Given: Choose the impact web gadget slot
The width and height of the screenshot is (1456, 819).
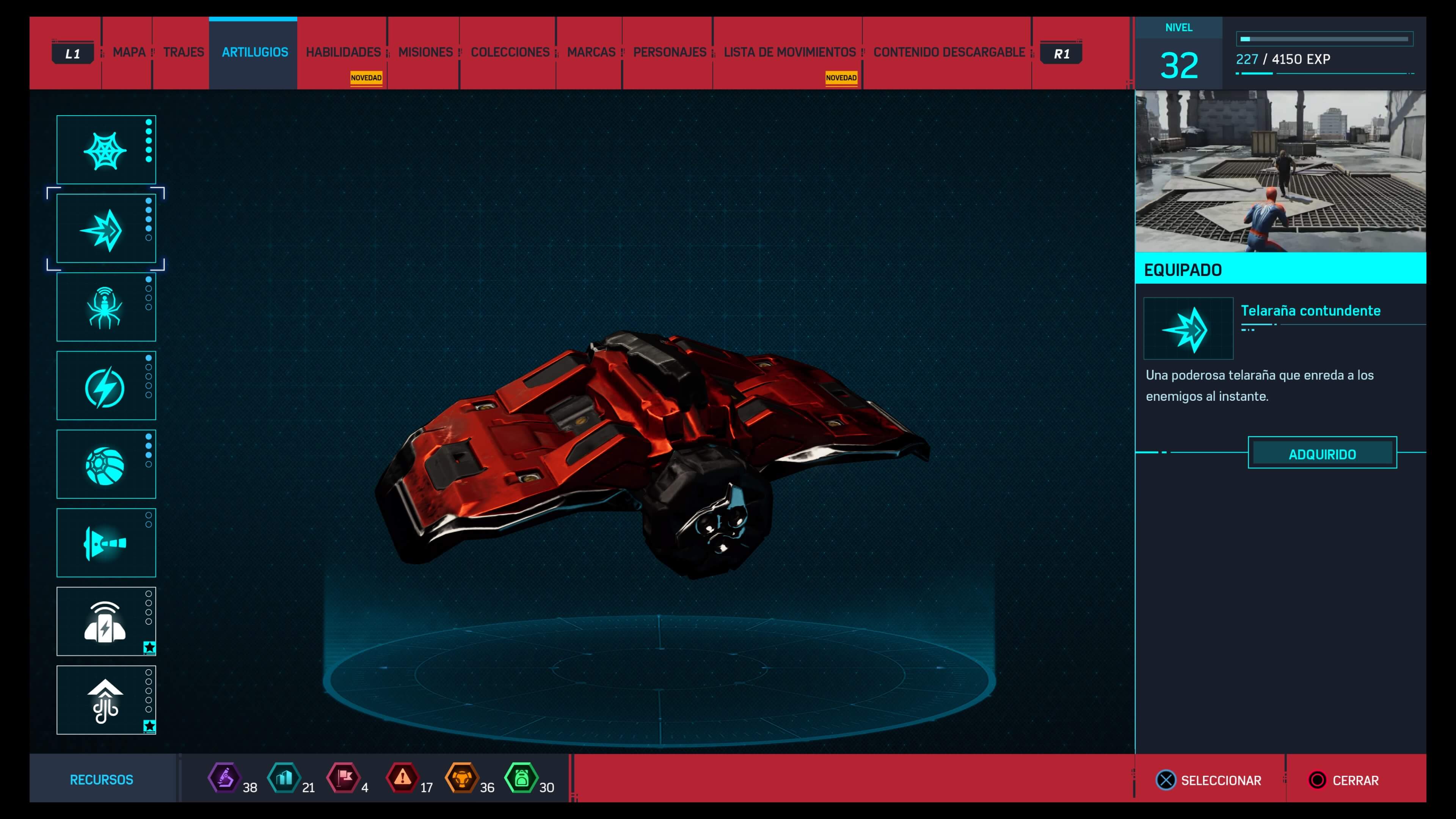Looking at the screenshot, I should [x=106, y=229].
